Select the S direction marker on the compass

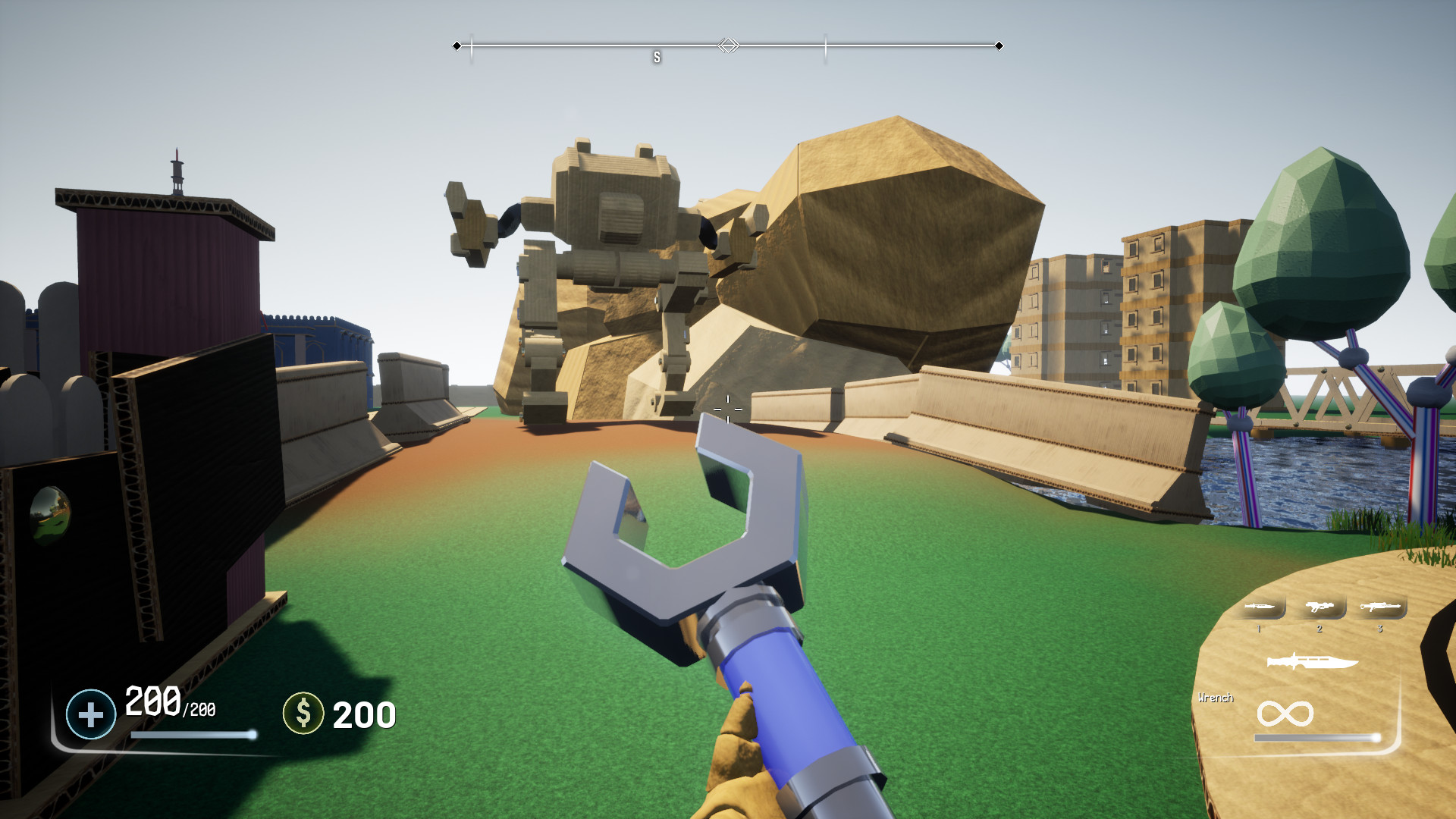tap(657, 55)
